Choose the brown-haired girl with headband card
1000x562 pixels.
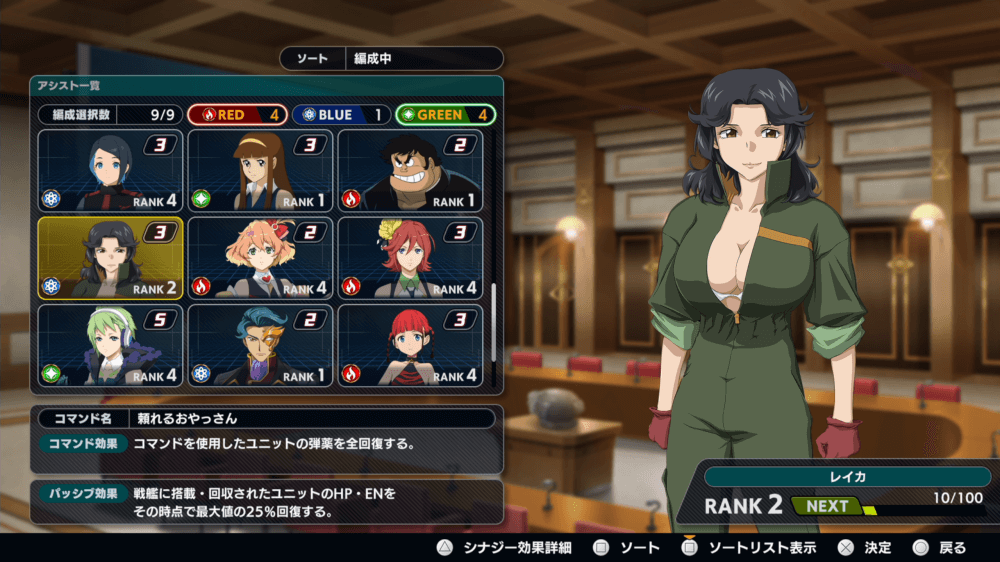click(260, 171)
